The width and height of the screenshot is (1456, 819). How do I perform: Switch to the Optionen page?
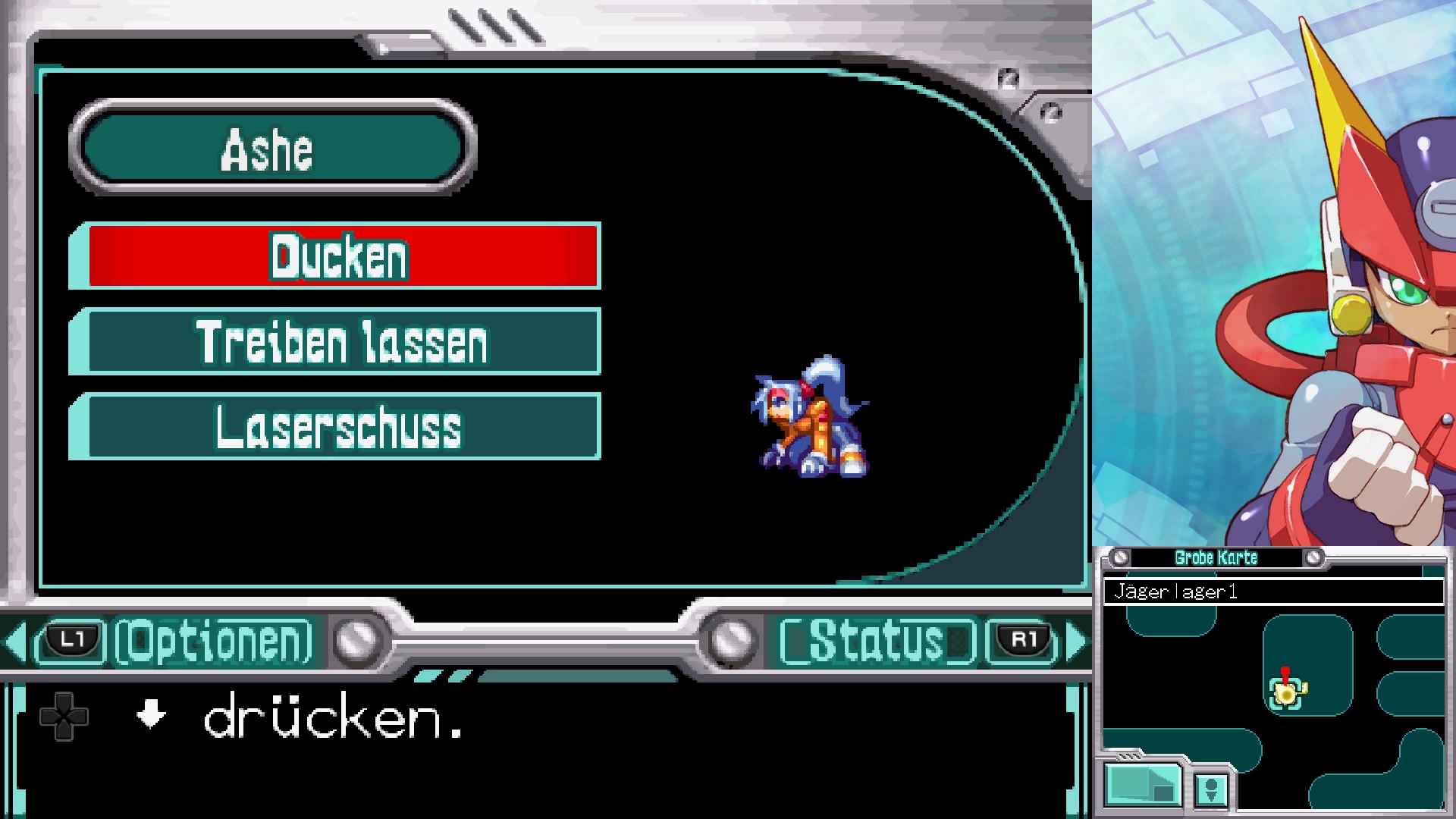pyautogui.click(x=213, y=642)
